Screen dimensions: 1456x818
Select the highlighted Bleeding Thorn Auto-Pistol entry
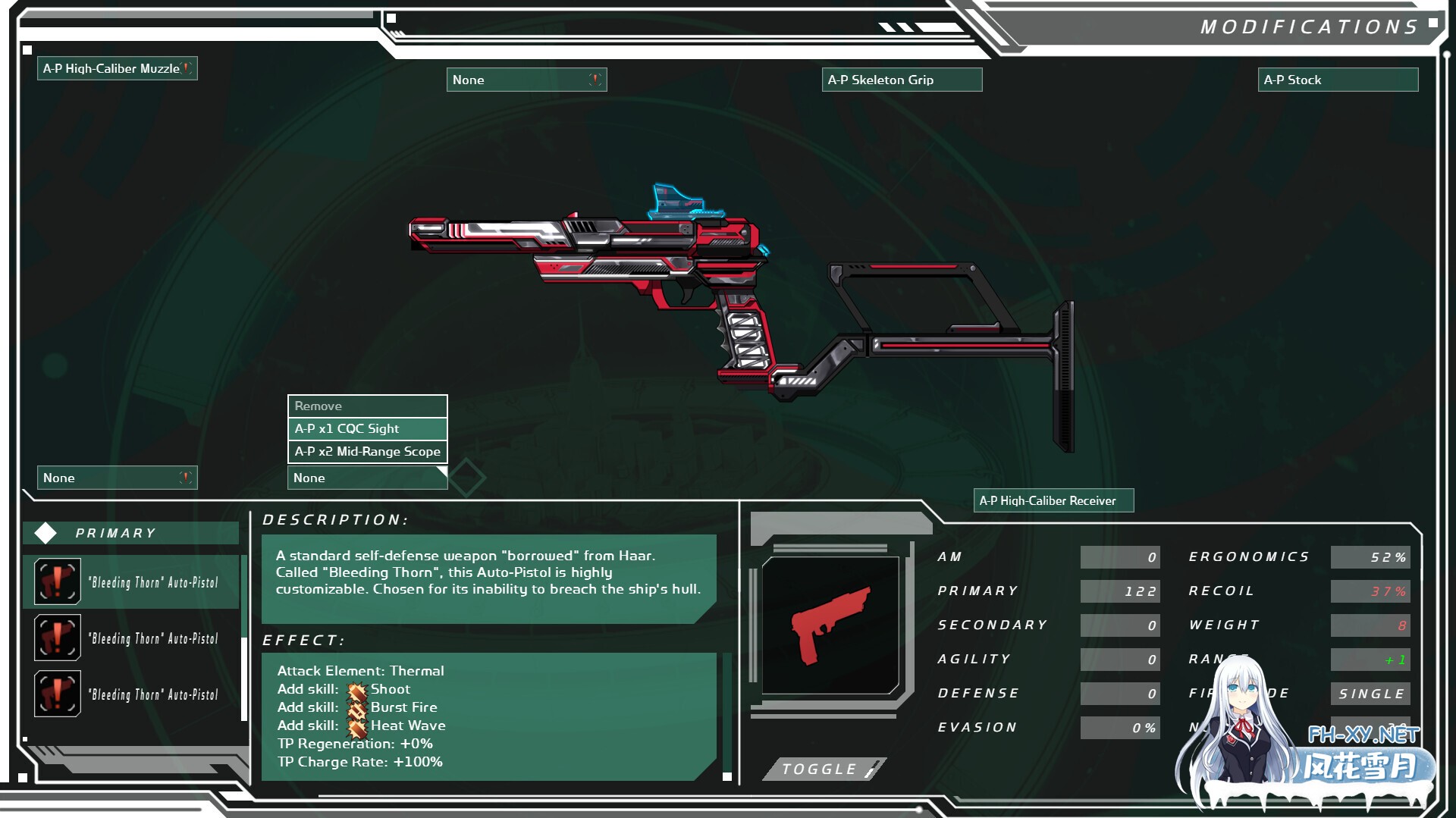pos(132,582)
